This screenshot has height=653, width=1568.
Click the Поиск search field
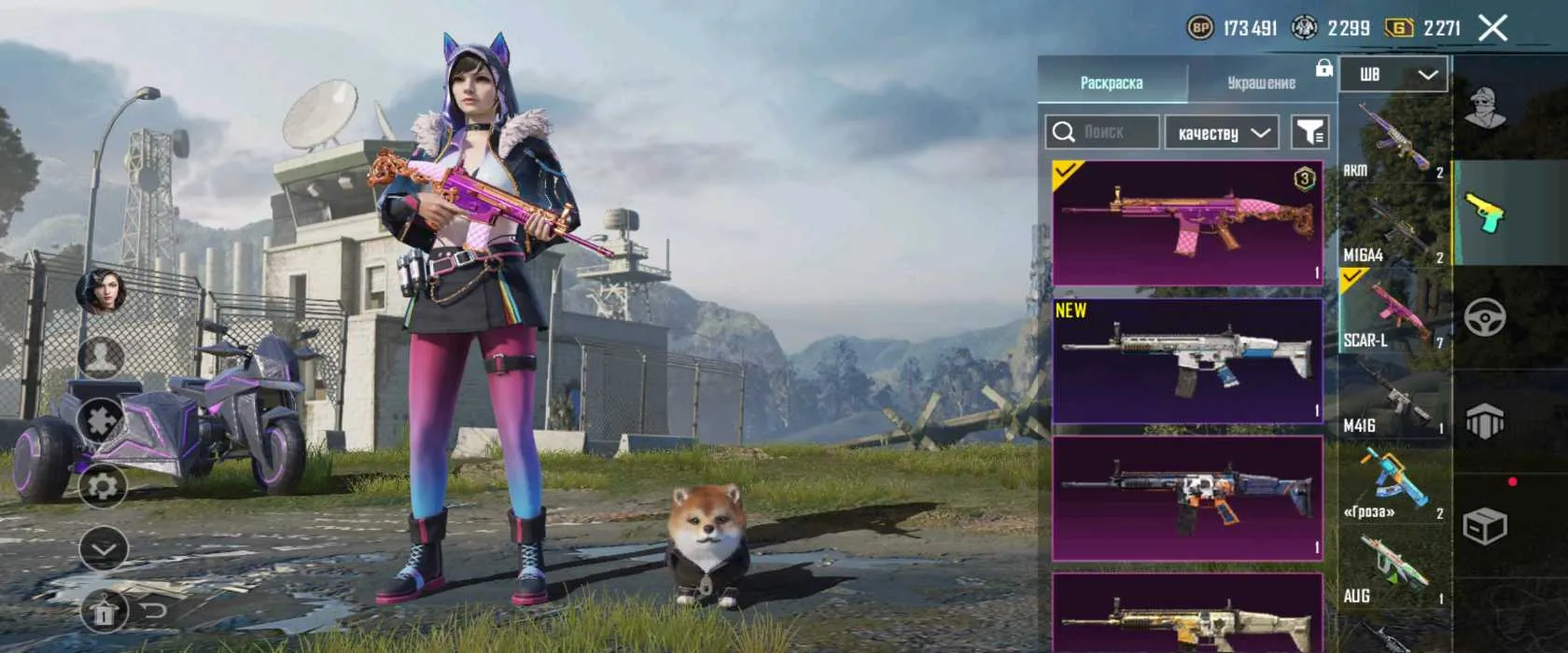[x=1102, y=132]
